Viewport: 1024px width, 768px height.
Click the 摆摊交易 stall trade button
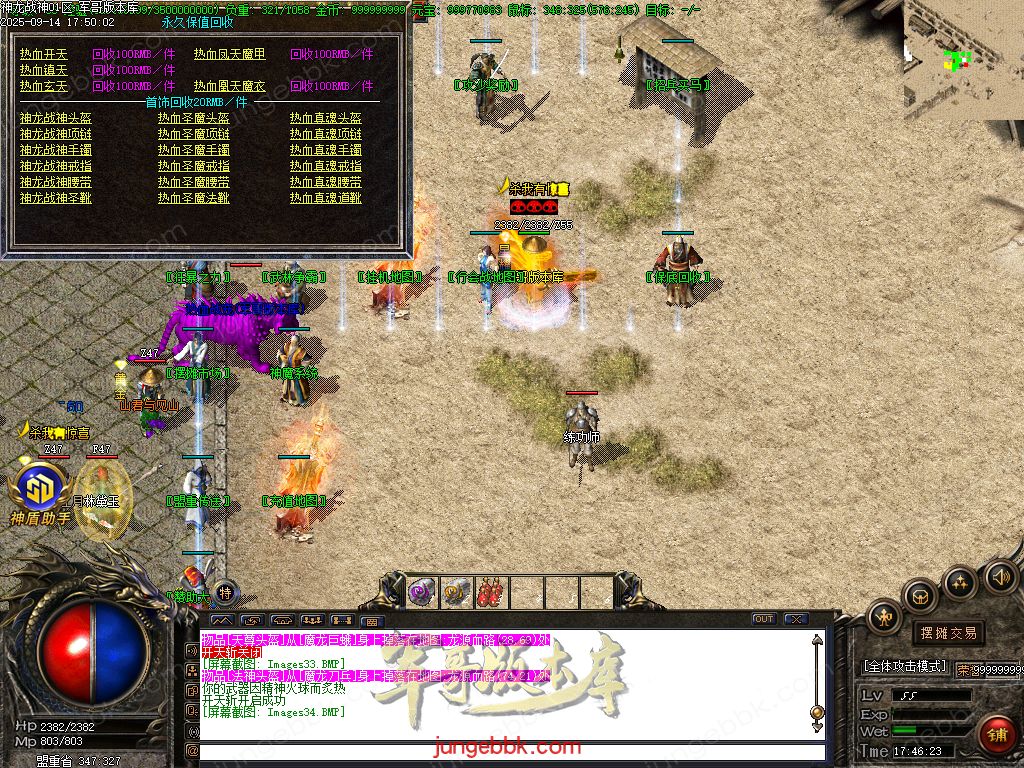click(x=947, y=633)
